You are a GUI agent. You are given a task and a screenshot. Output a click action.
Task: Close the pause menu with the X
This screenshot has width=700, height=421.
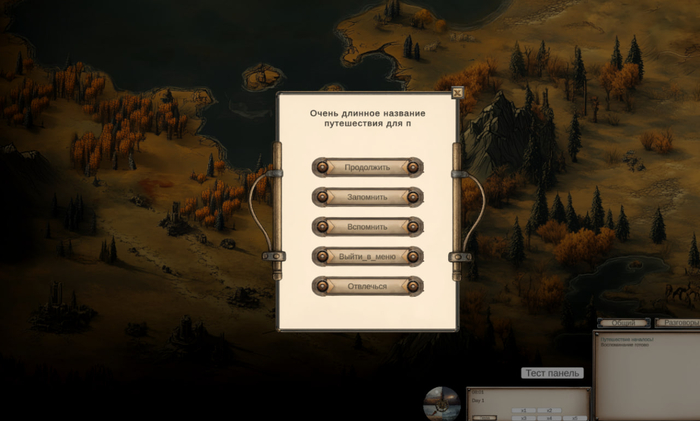(457, 93)
